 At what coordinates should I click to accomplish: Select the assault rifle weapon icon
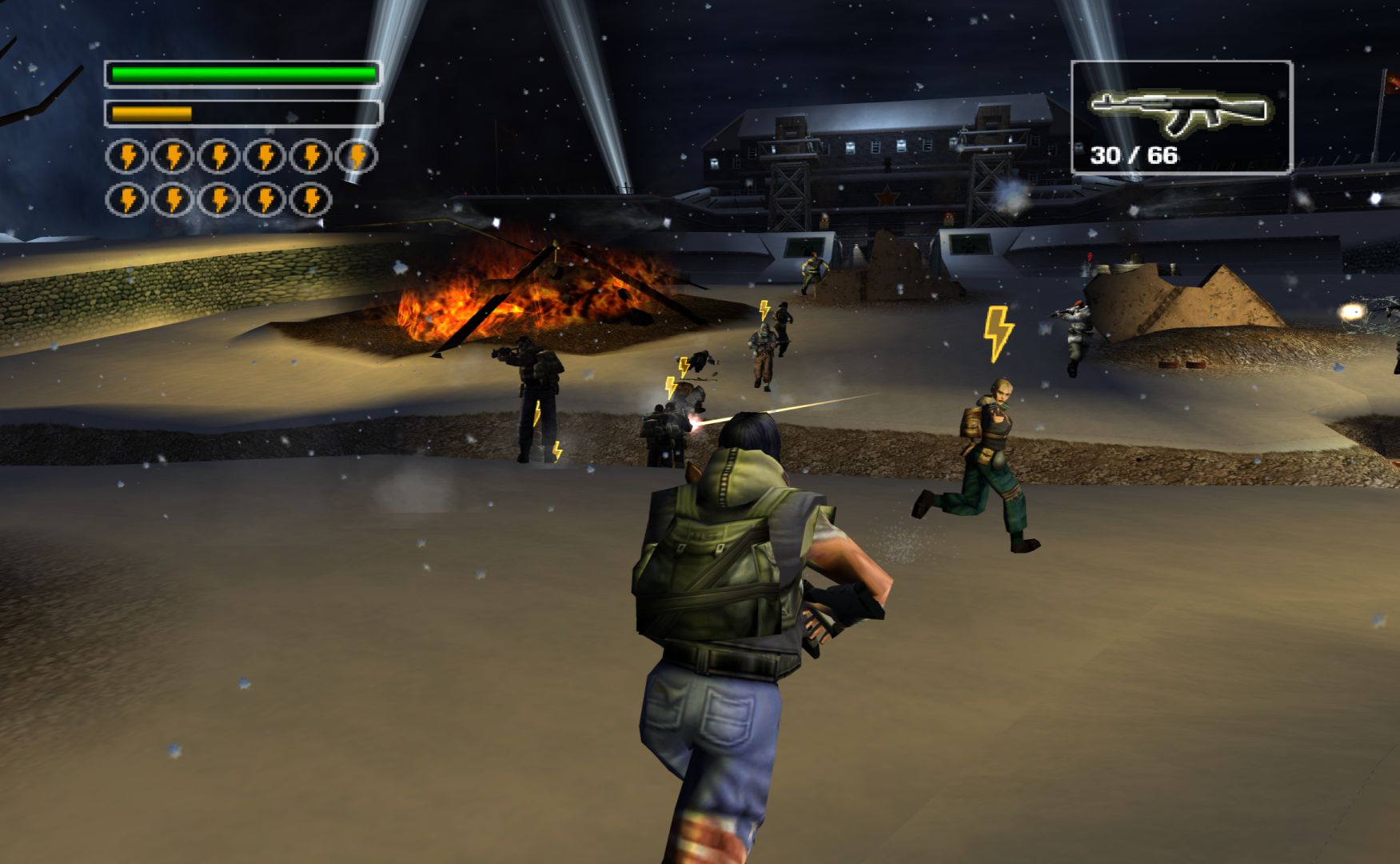(x=1179, y=113)
